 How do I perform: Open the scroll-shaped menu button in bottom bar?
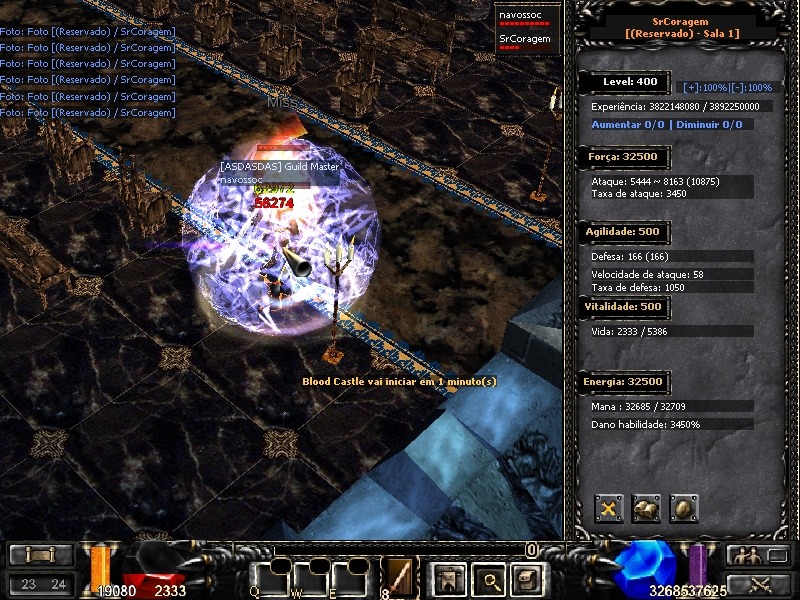[526, 579]
